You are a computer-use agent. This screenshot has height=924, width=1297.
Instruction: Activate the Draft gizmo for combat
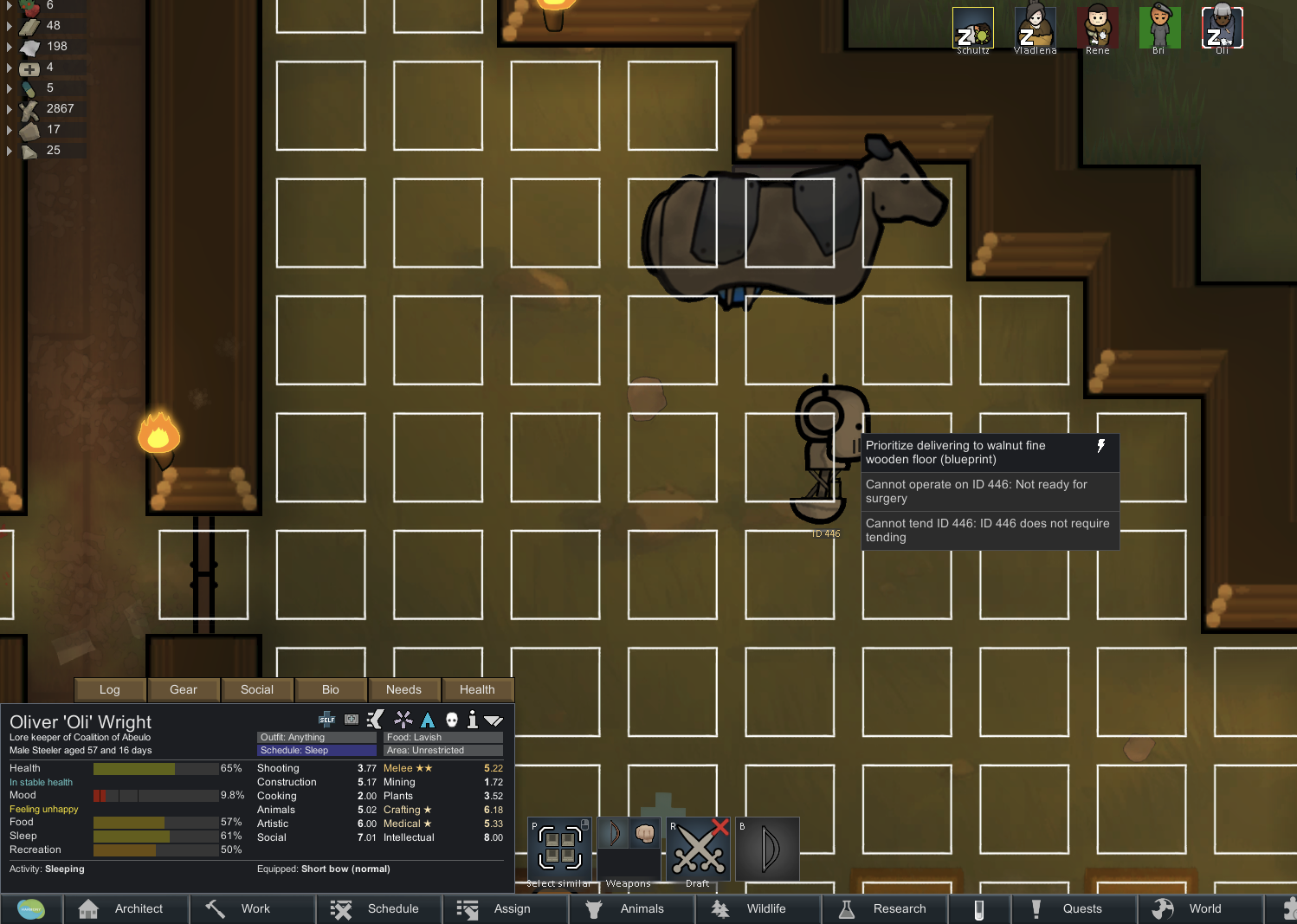tap(698, 849)
